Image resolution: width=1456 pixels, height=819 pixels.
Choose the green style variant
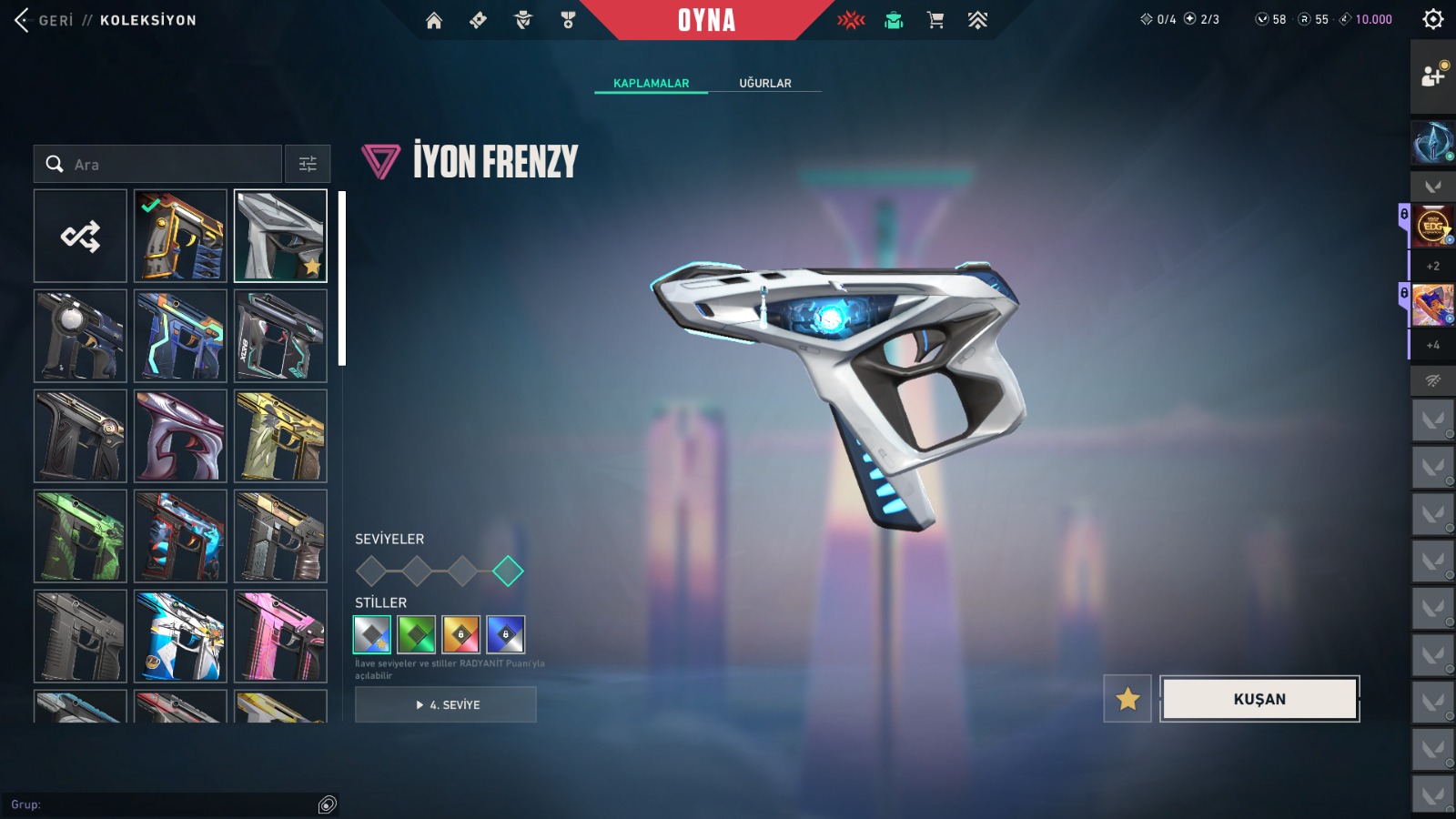click(417, 634)
